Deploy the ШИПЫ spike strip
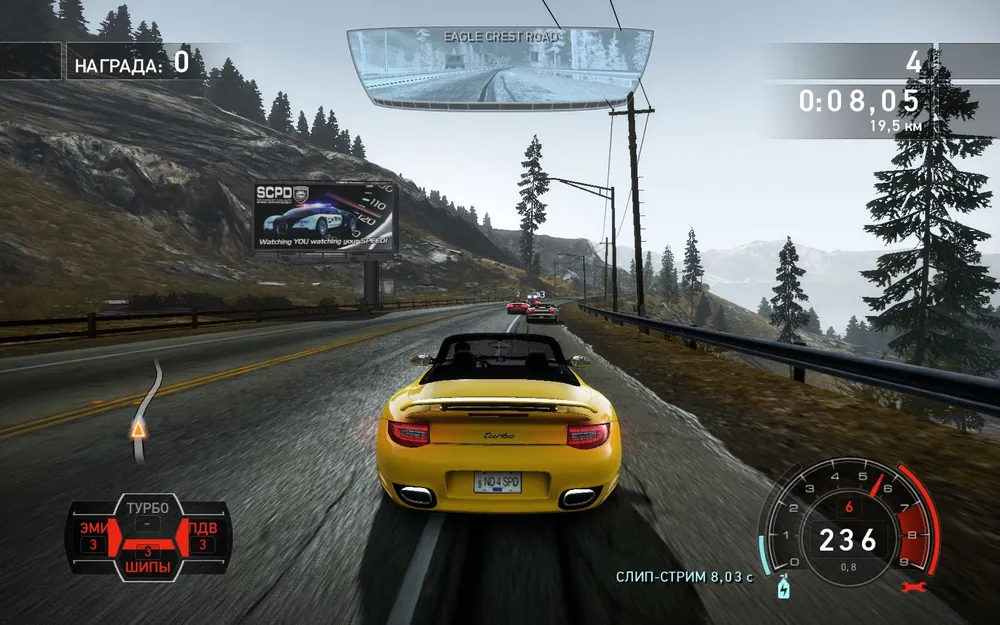Screen dimensions: 1000x625 click(x=148, y=565)
